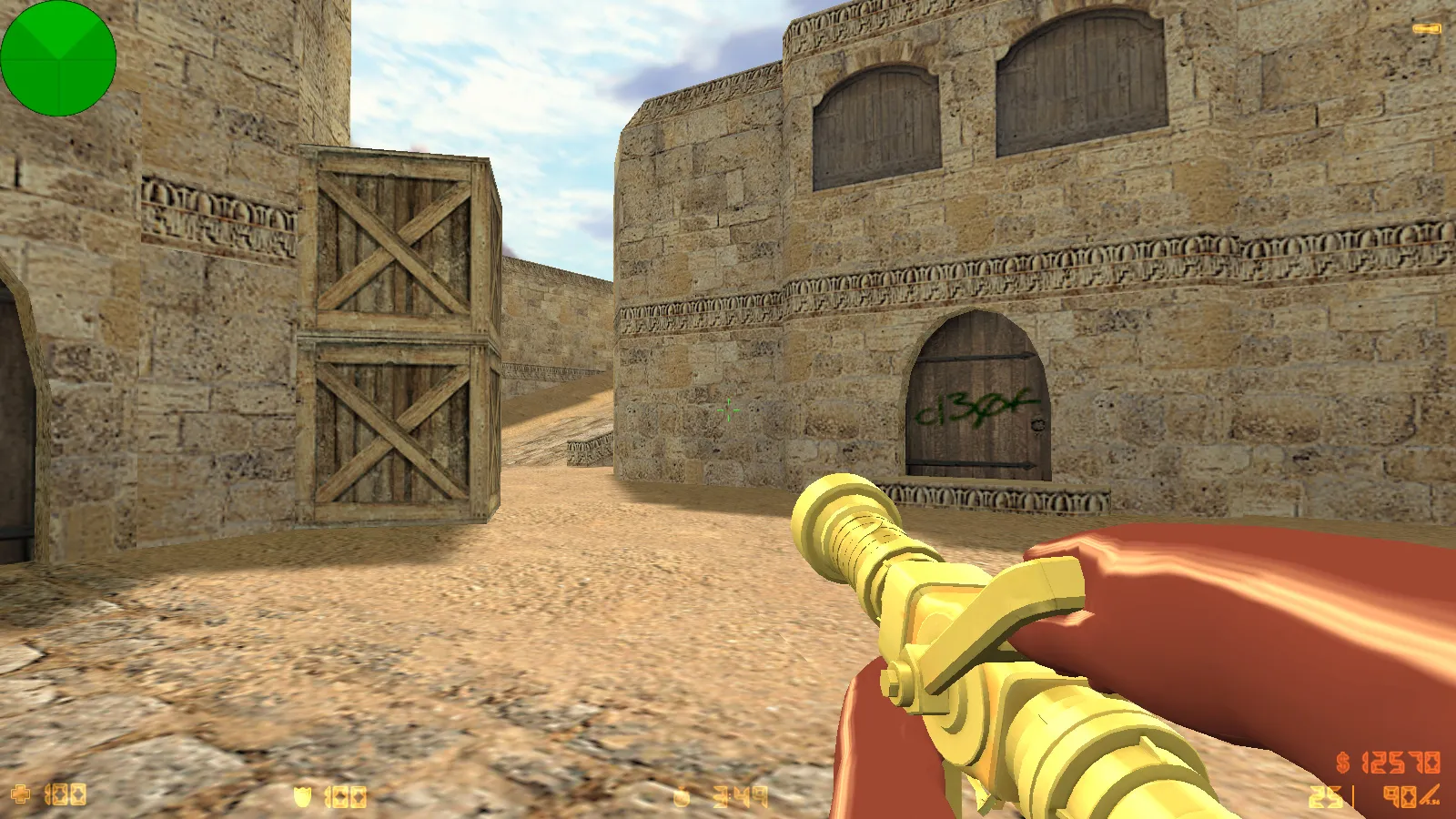Click the health cross icon in the HUD
1456x819 pixels.
tap(20, 795)
